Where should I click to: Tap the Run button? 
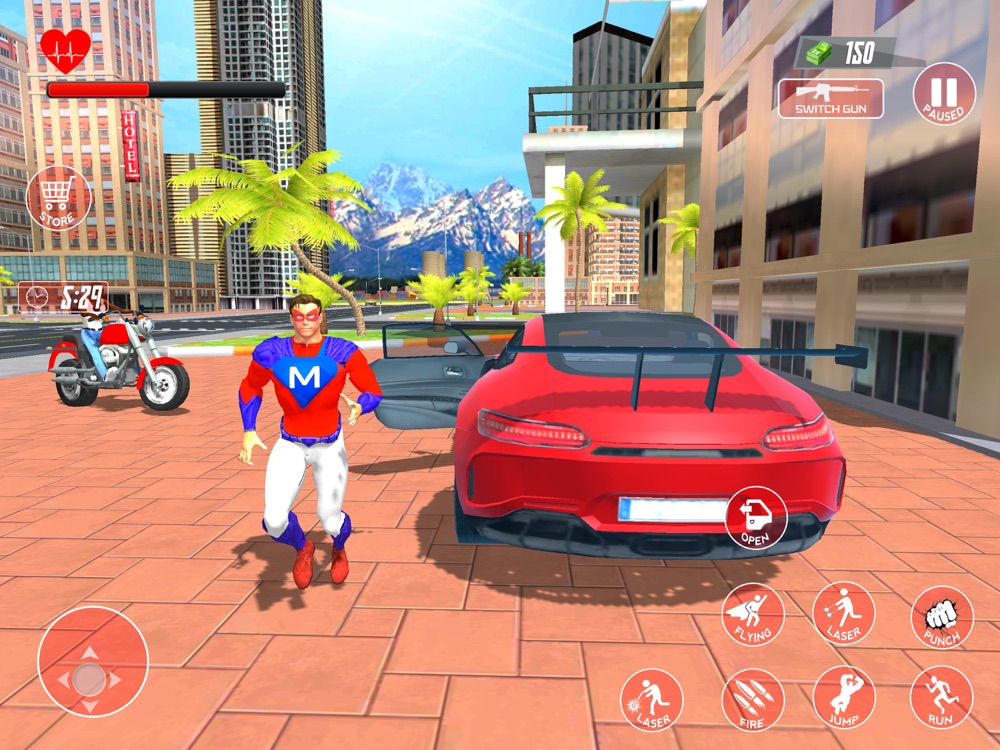click(941, 697)
